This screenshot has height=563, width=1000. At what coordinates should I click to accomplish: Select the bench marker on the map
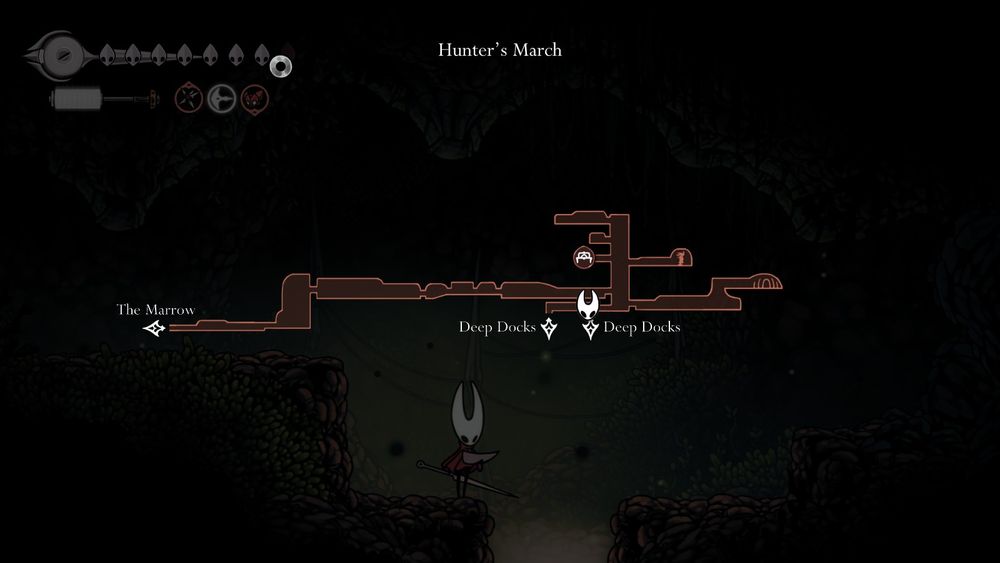(585, 258)
